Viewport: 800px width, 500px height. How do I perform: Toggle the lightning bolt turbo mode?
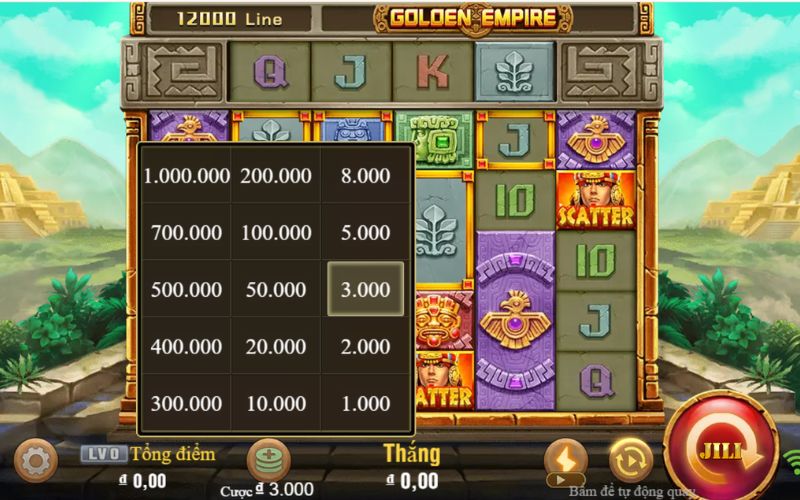pos(565,460)
